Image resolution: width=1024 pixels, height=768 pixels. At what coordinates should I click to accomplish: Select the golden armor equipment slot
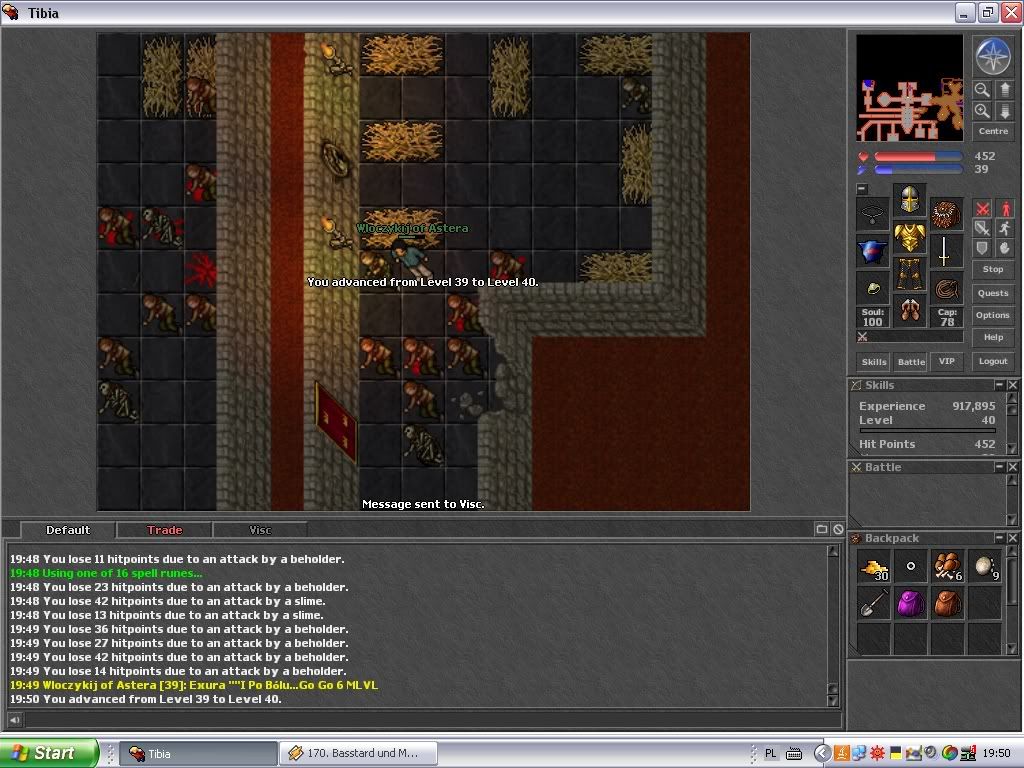909,238
